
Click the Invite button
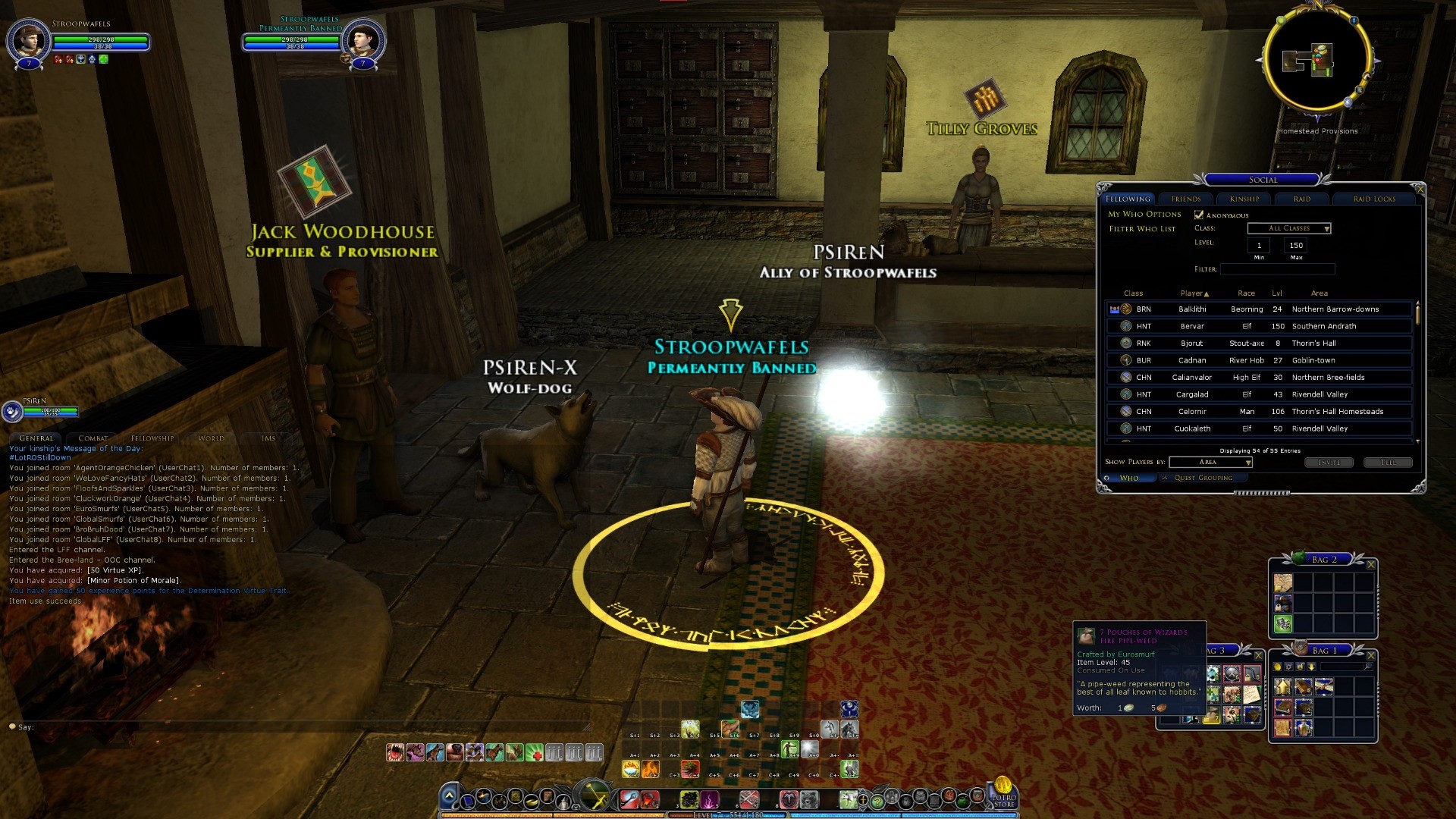pyautogui.click(x=1329, y=462)
